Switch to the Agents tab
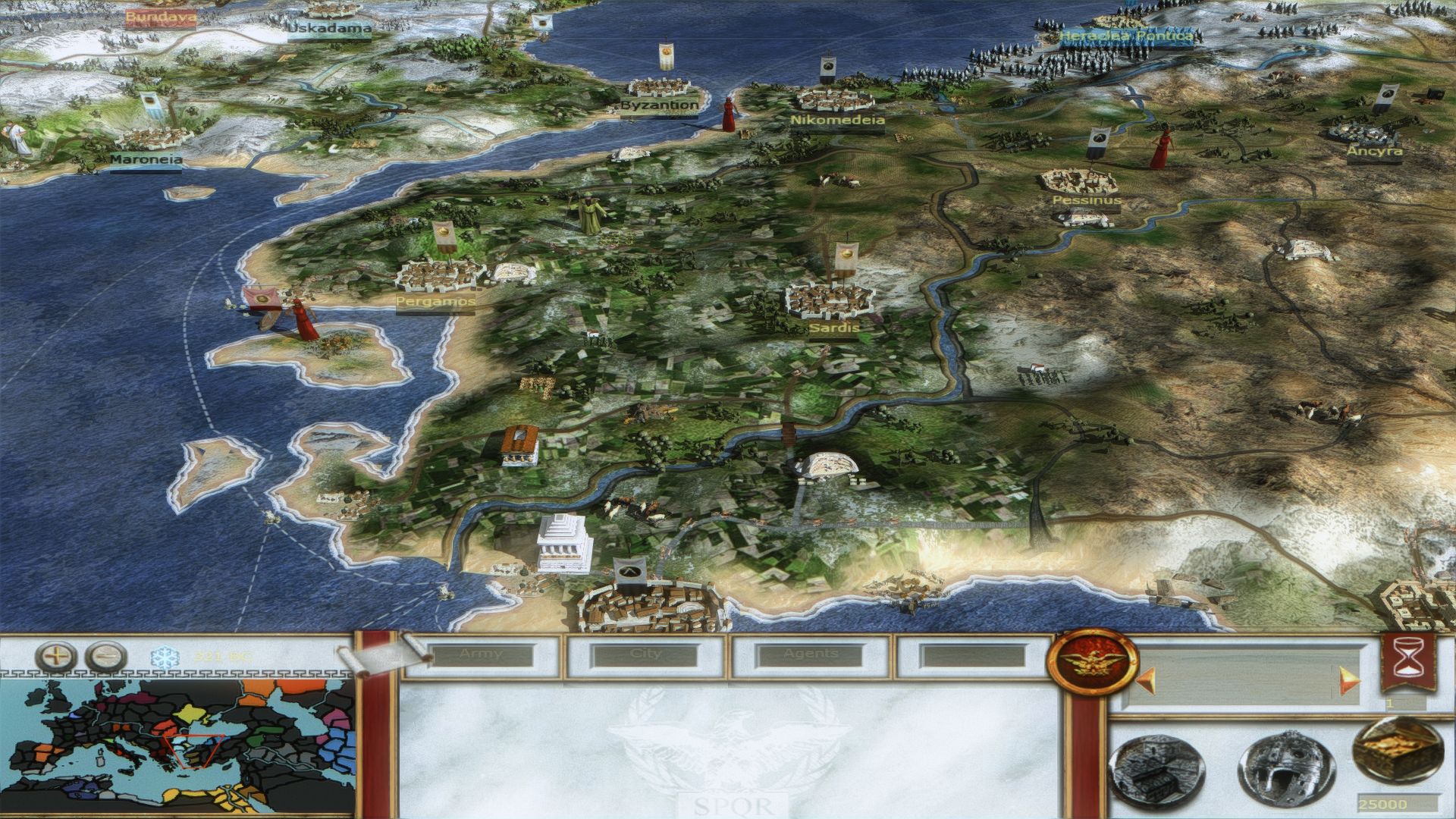The width and height of the screenshot is (1456, 819). click(x=811, y=654)
